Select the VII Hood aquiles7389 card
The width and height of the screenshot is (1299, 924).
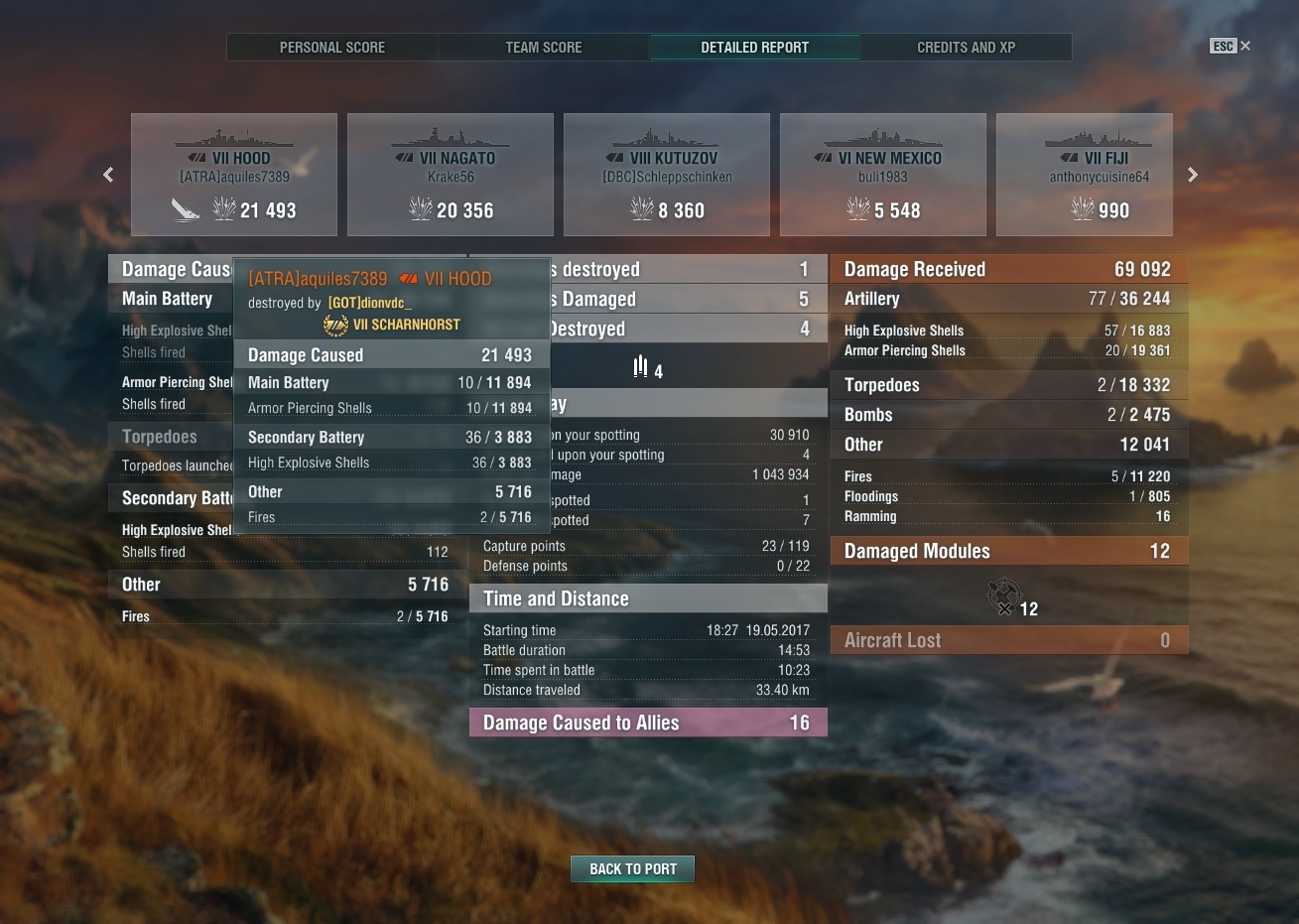[x=234, y=175]
